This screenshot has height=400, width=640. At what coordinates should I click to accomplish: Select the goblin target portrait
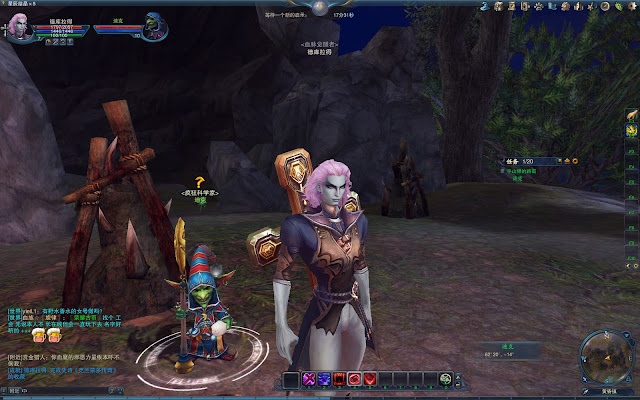coord(152,27)
